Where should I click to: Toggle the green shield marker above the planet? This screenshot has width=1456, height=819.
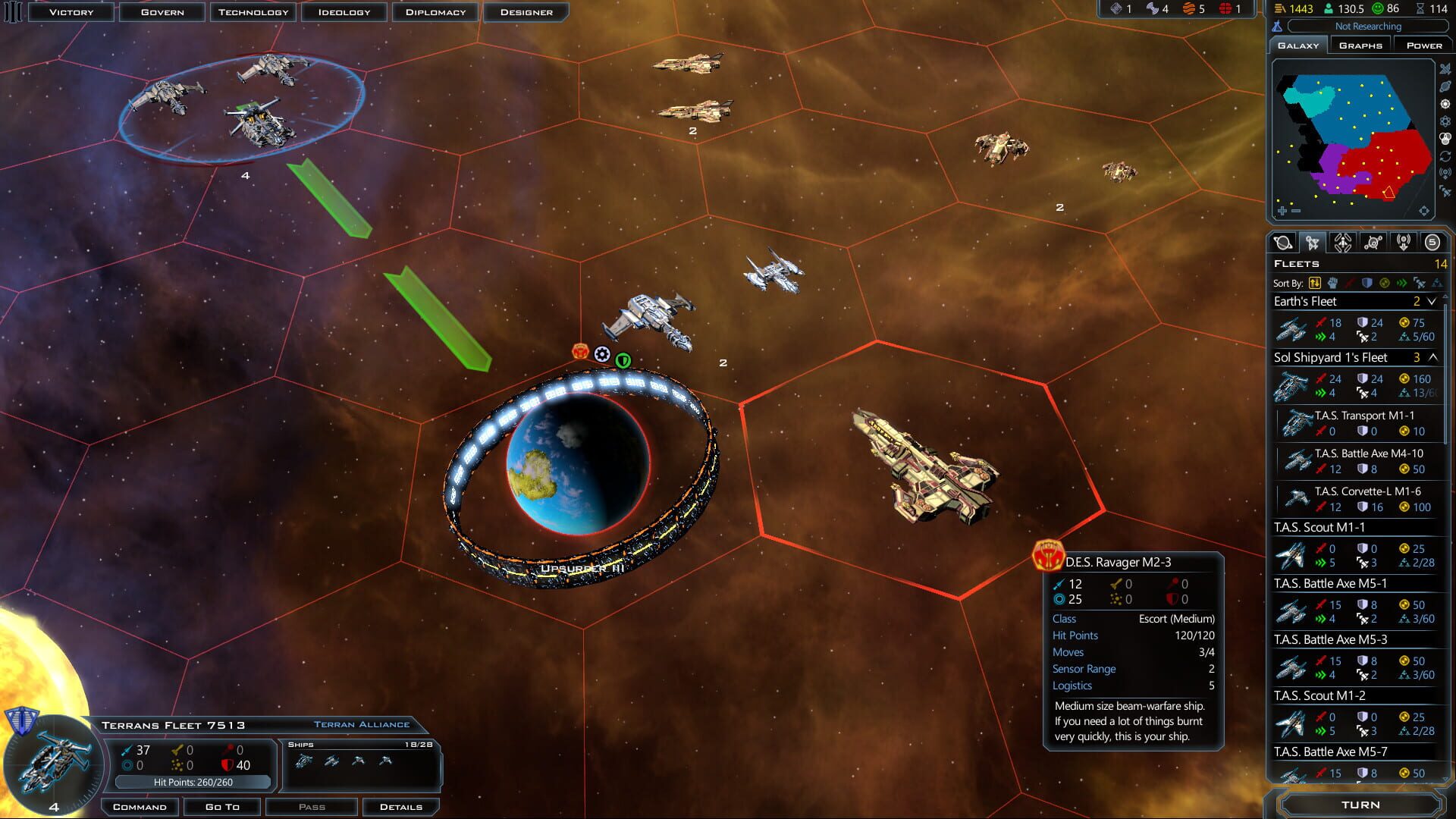[623, 361]
